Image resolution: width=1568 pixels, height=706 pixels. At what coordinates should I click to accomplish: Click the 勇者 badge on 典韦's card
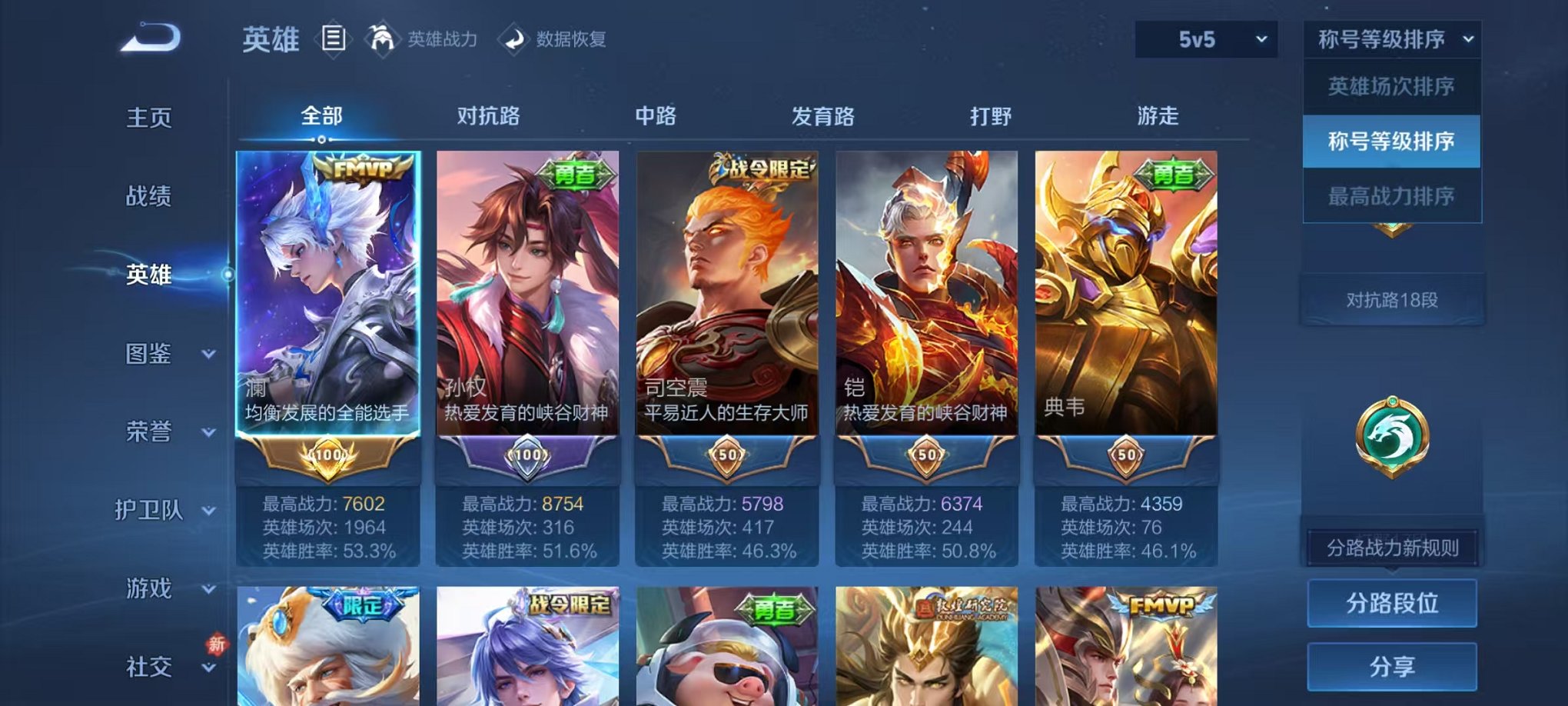tap(1174, 175)
